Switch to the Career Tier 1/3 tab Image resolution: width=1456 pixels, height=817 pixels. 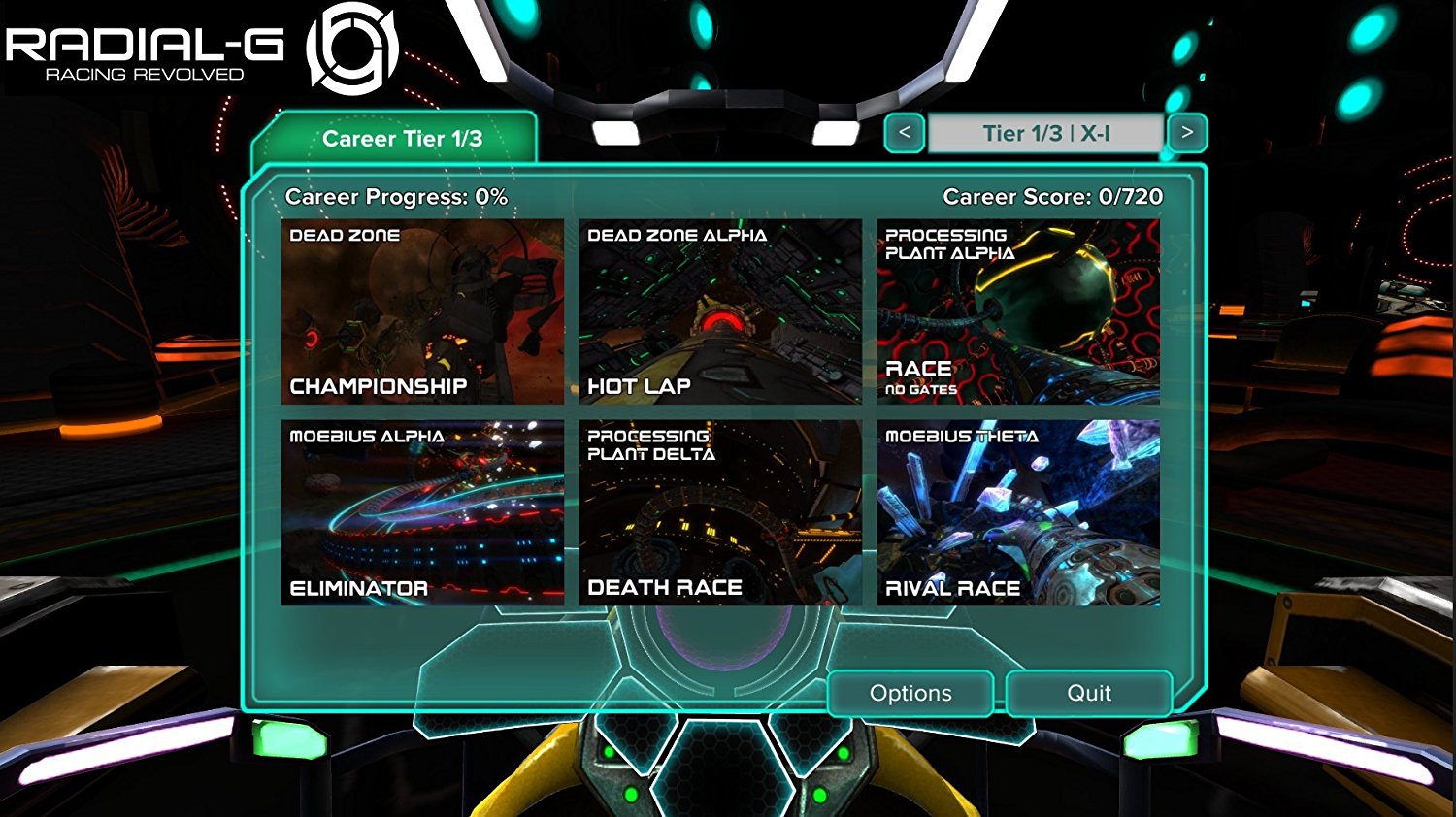401,139
